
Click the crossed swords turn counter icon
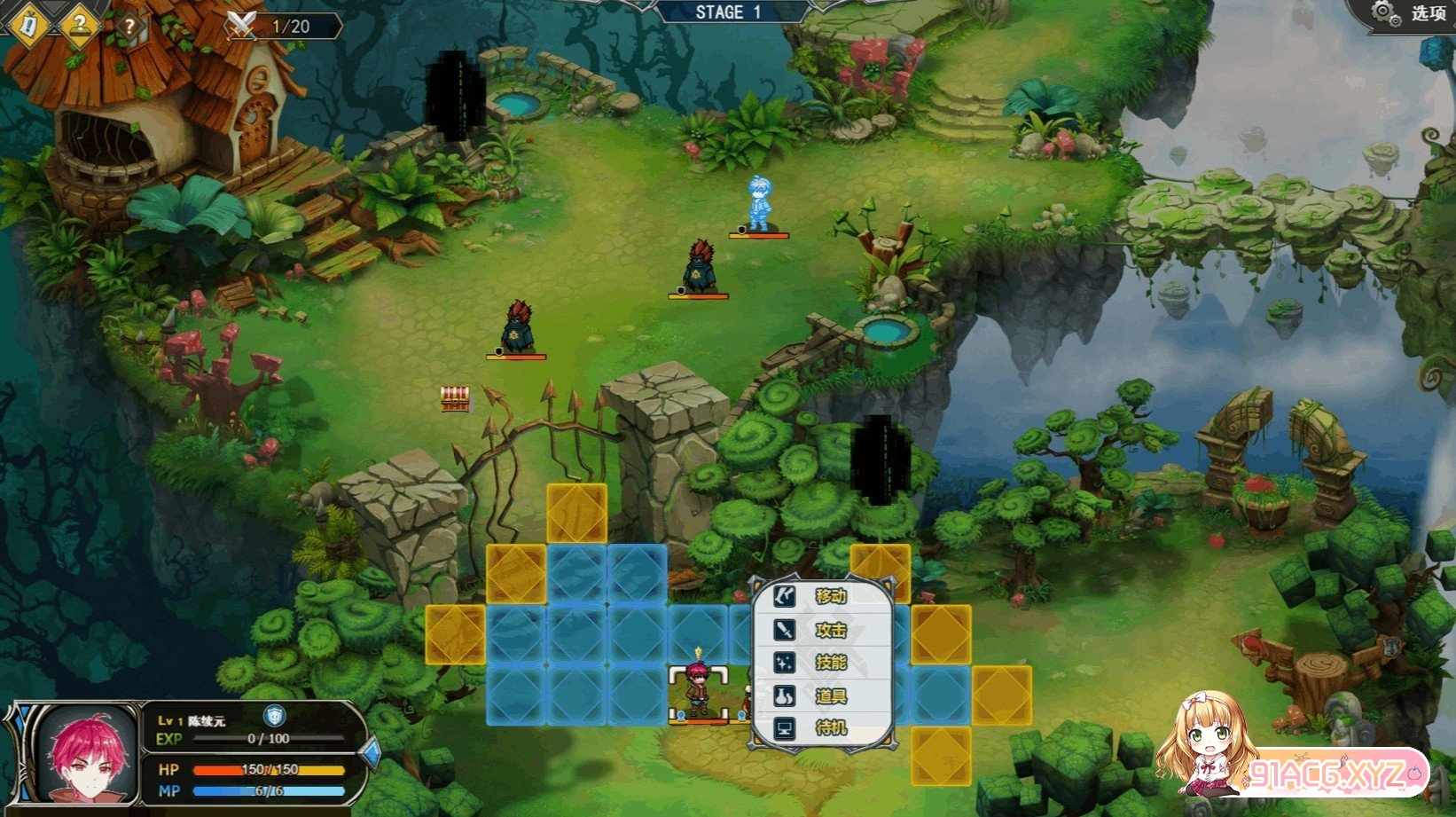[x=241, y=25]
